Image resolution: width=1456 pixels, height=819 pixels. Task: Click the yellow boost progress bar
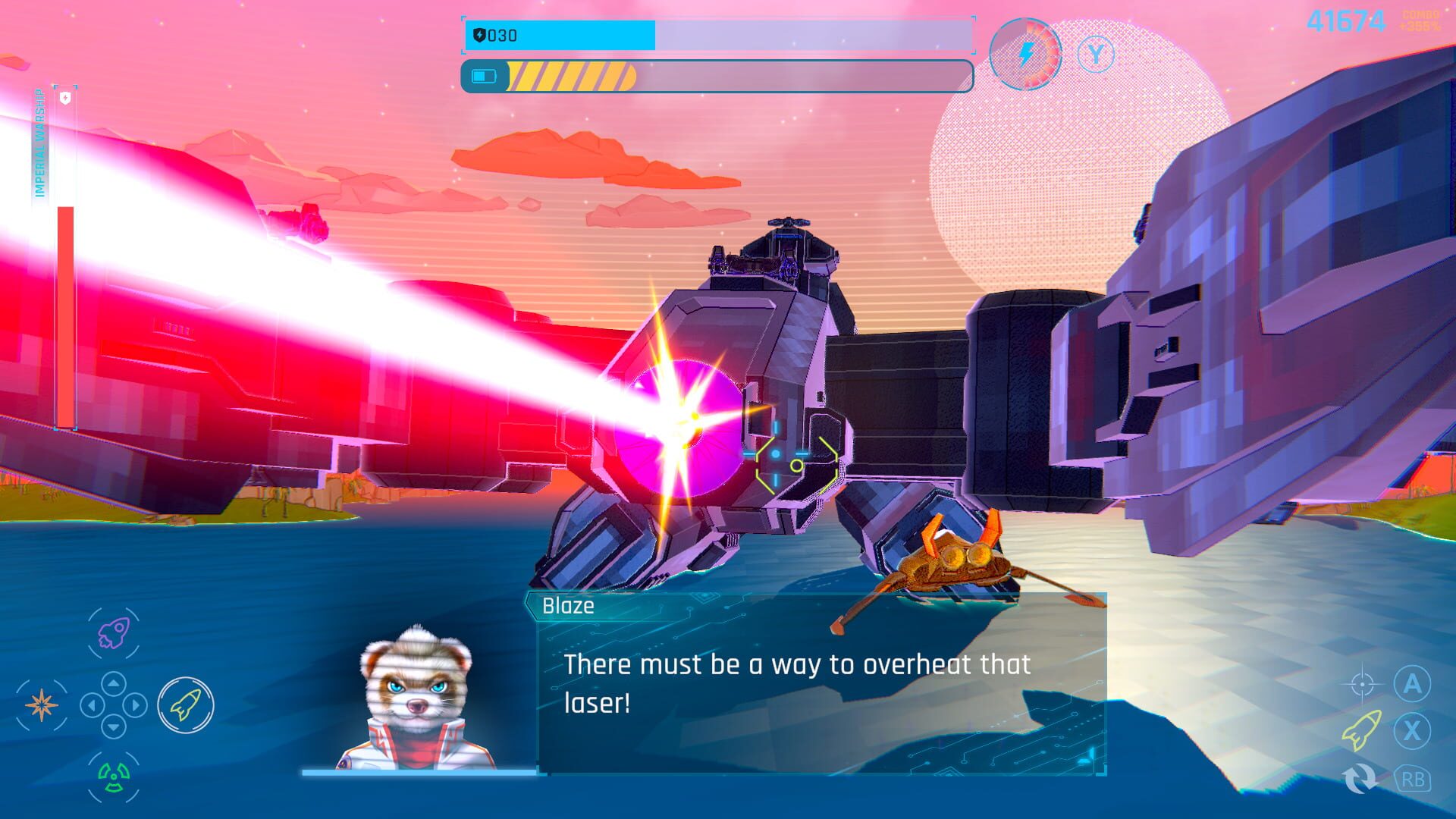(x=573, y=74)
